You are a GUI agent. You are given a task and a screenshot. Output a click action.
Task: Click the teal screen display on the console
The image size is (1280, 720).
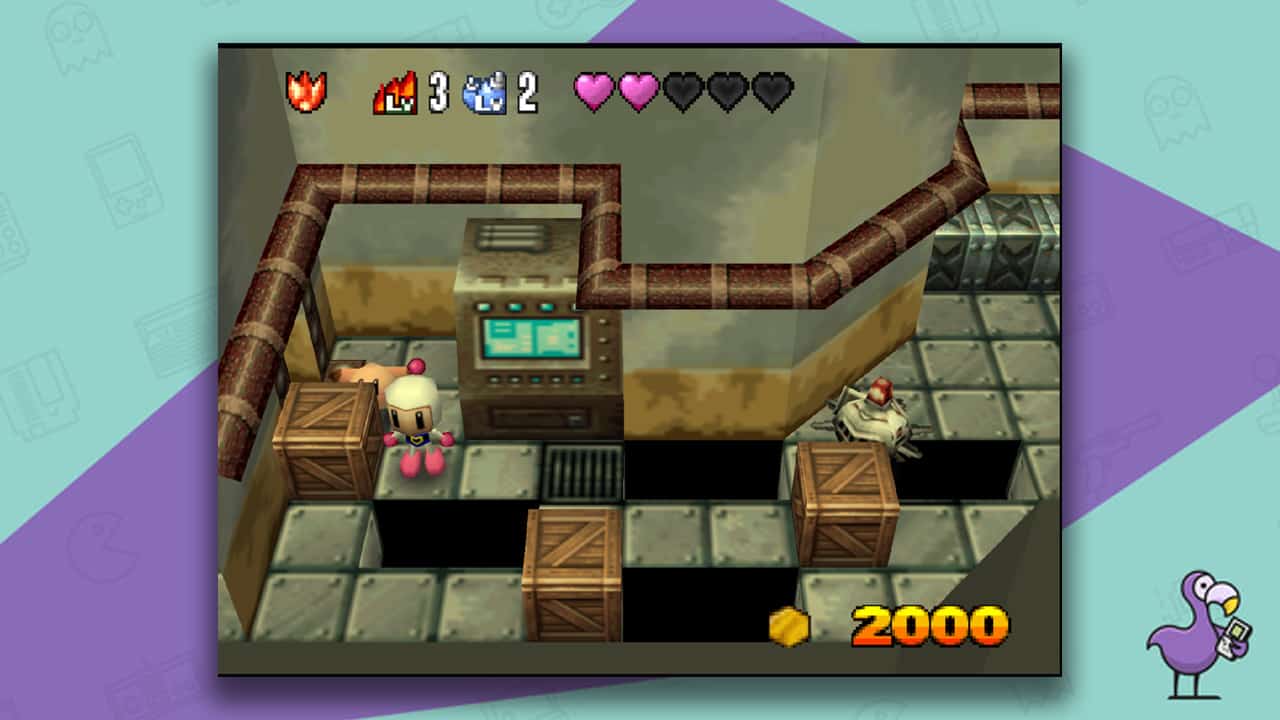coord(531,338)
